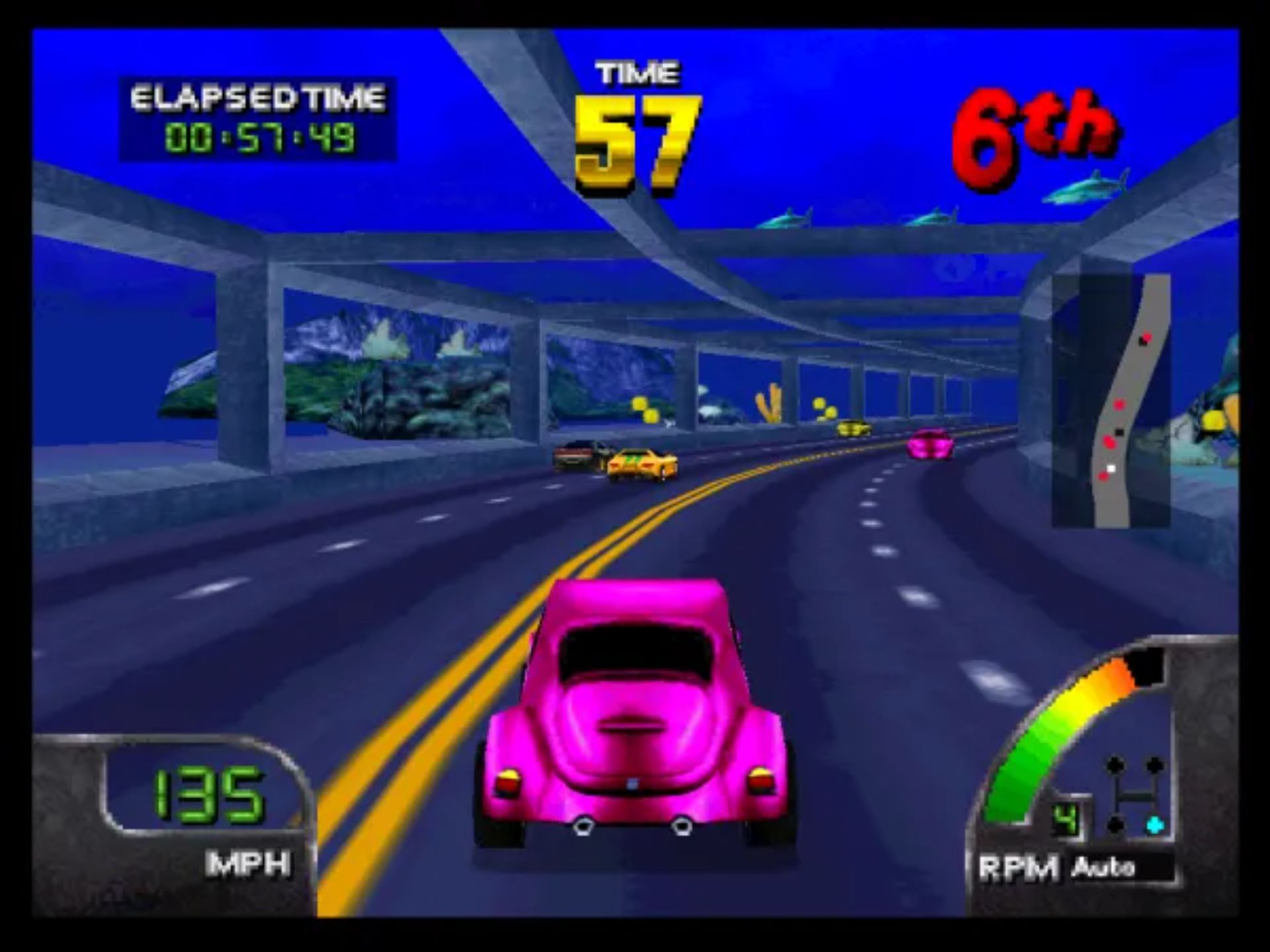
Task: Click the cyan gear position marker on shifter
Action: [x=1154, y=823]
